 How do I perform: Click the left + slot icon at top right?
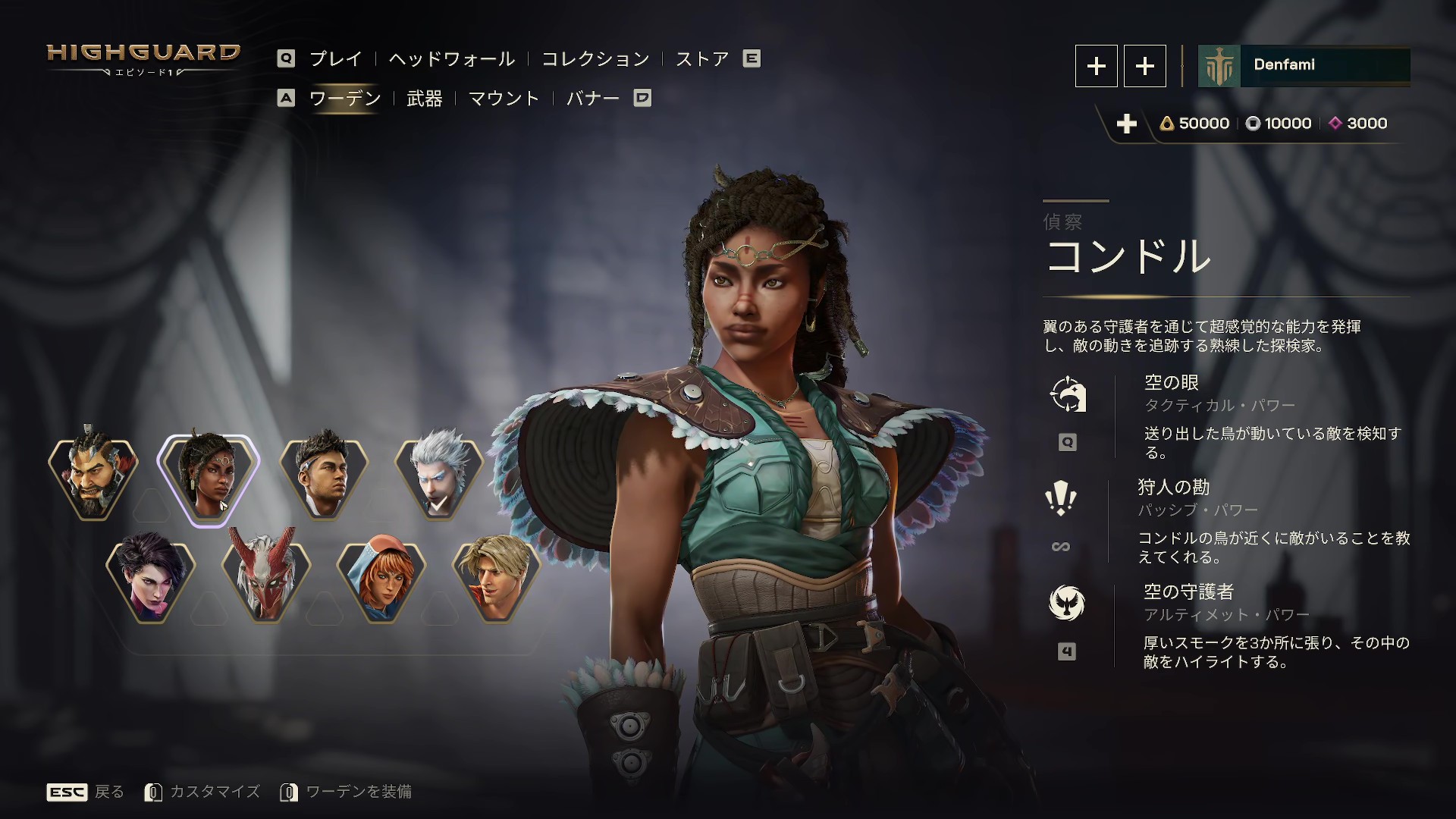click(1096, 66)
